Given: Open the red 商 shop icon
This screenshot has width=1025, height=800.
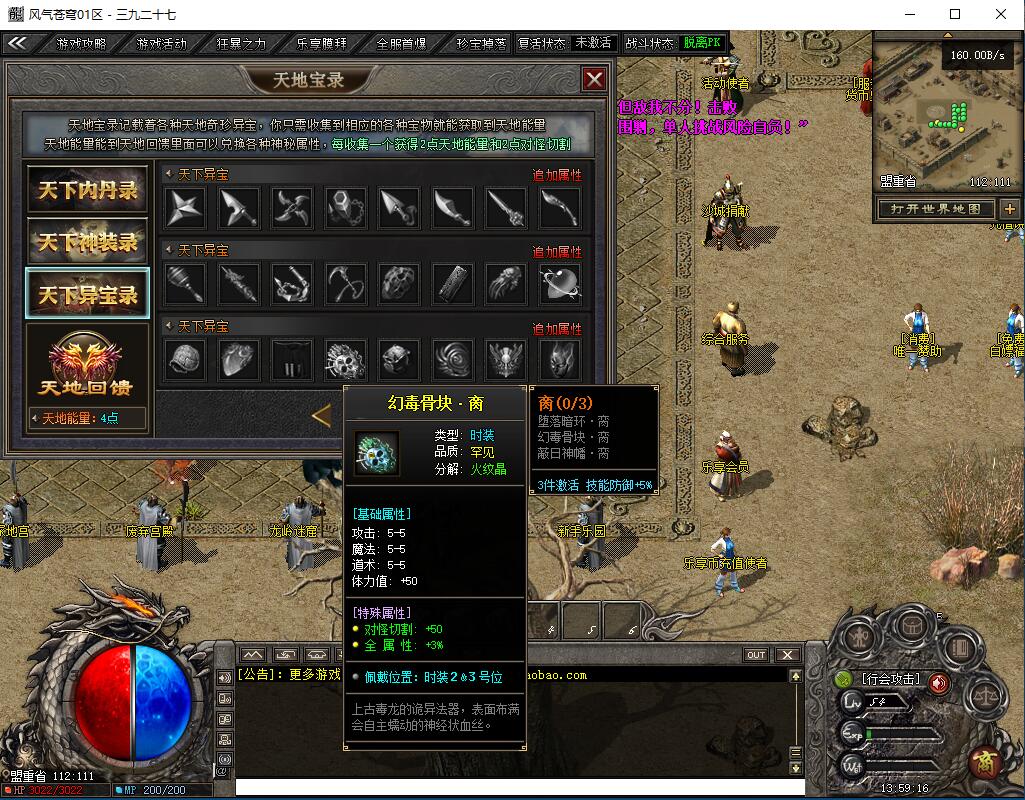Looking at the screenshot, I should pyautogui.click(x=985, y=762).
